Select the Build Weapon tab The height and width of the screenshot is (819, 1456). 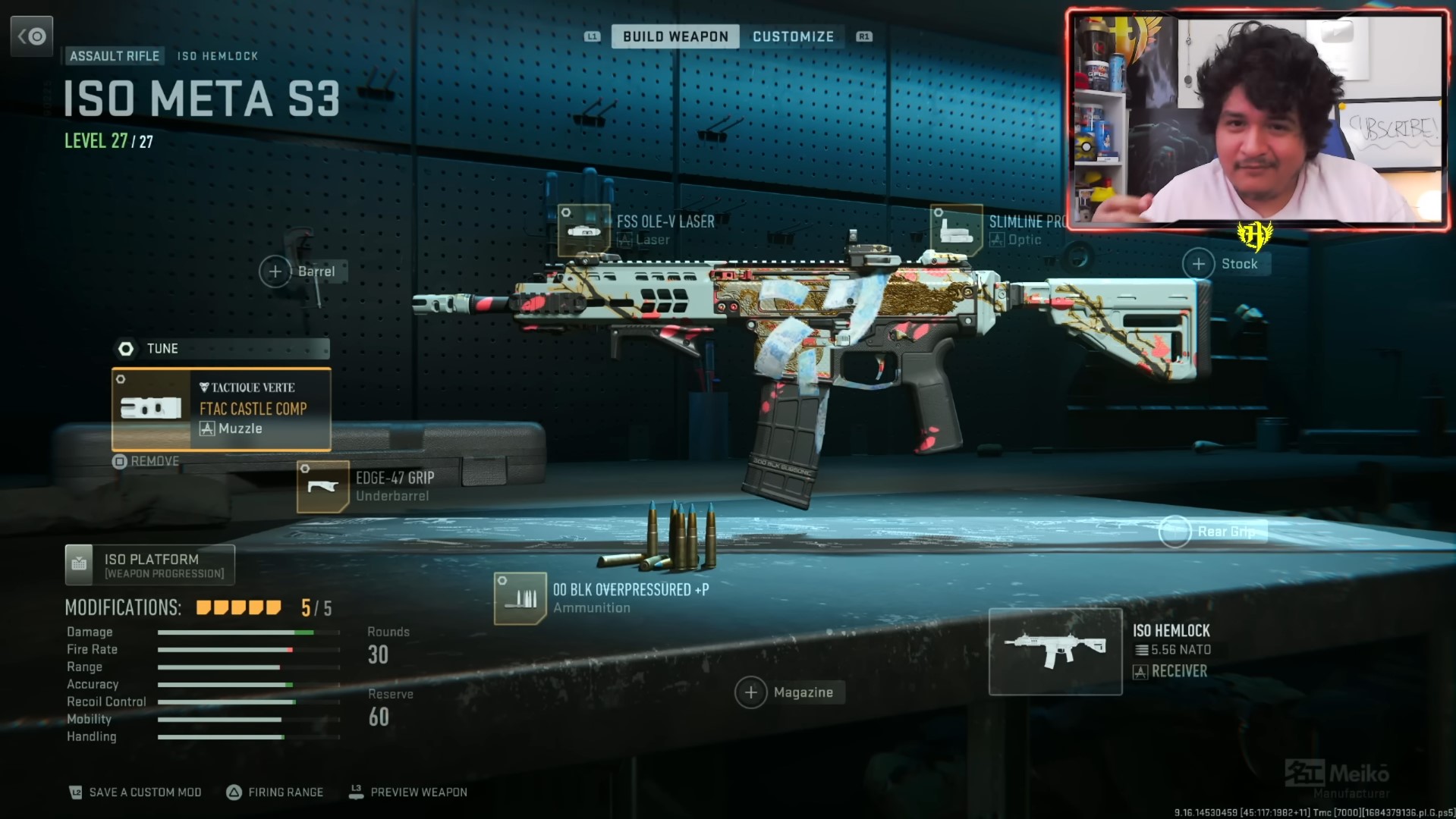point(675,36)
